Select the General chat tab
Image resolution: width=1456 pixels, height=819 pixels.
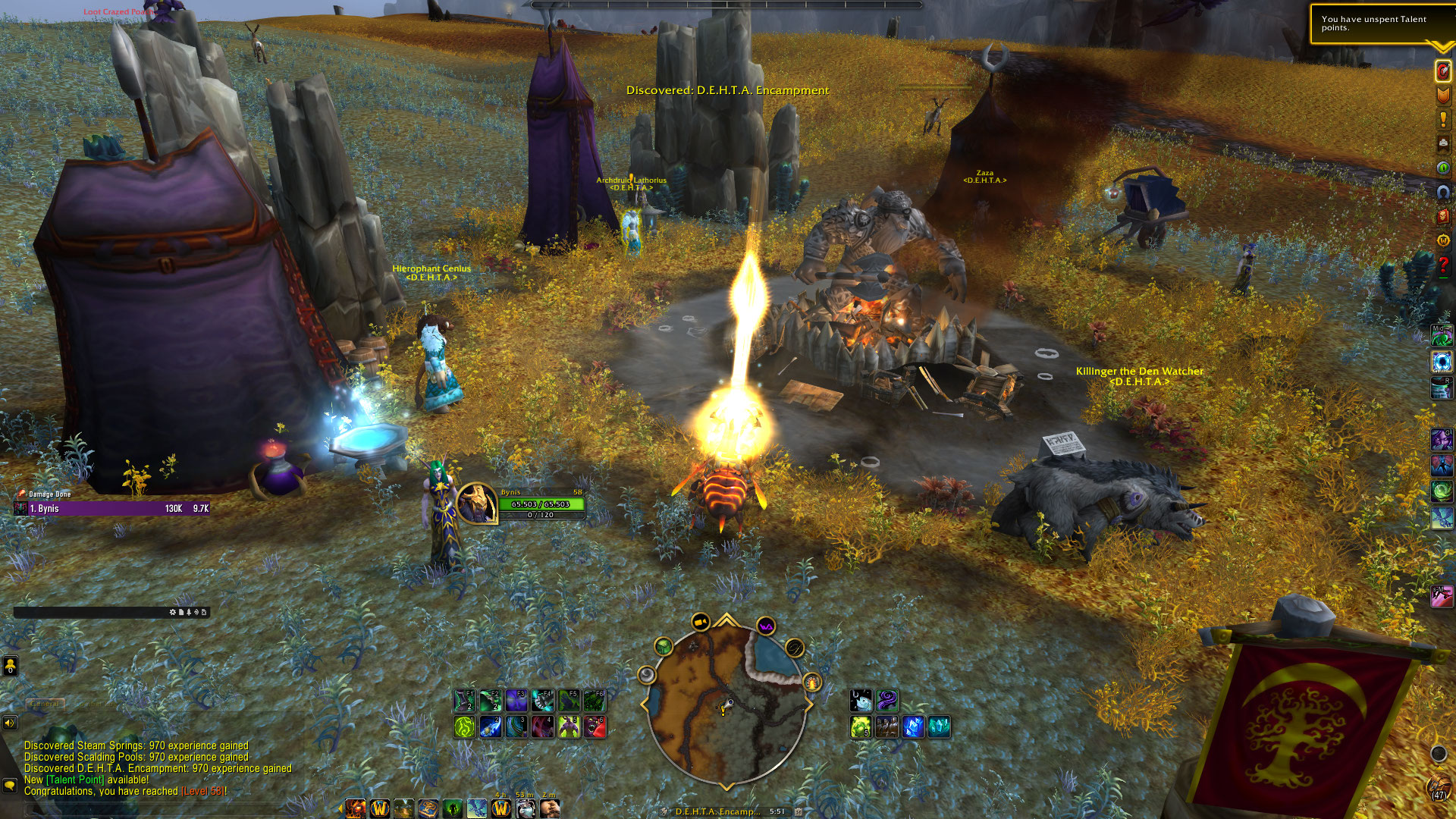[x=45, y=704]
